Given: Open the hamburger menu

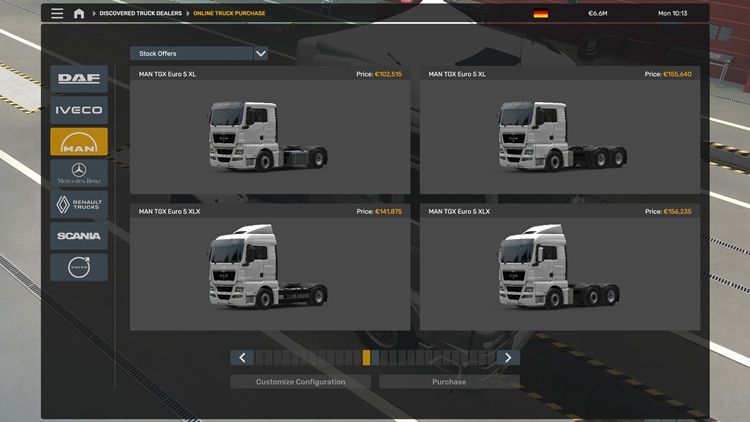Looking at the screenshot, I should [57, 14].
